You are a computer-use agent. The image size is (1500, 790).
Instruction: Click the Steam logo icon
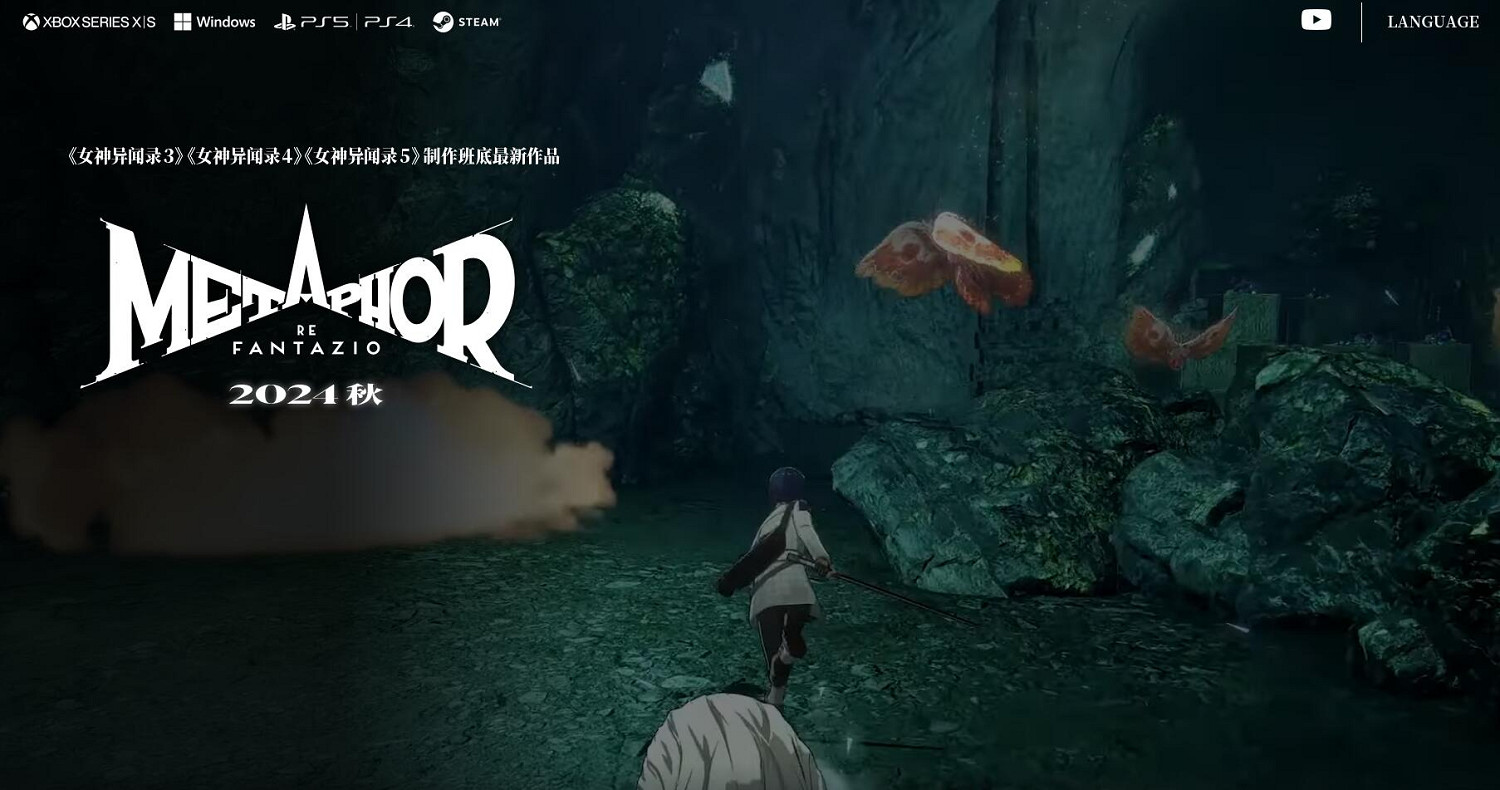click(x=442, y=20)
